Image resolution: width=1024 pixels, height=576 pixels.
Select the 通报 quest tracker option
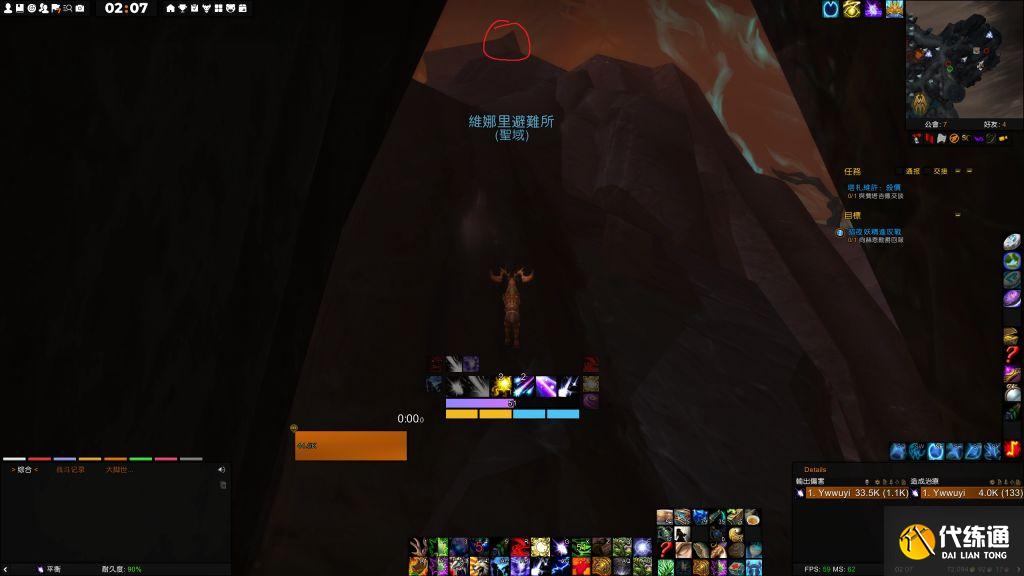912,171
